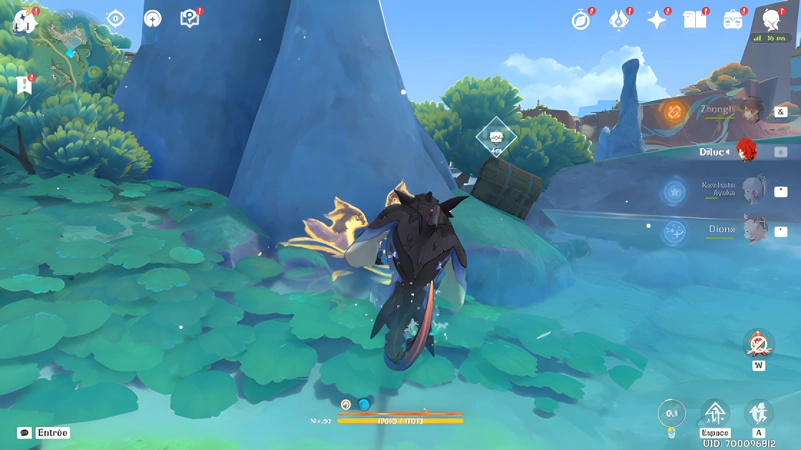This screenshot has width=801, height=450.
Task: Open the character profile head icon
Action: coord(771,20)
